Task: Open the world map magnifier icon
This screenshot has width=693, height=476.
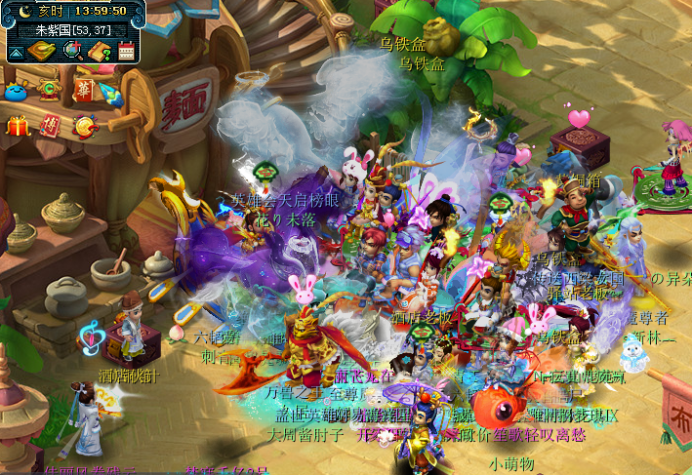Action: coord(72,50)
